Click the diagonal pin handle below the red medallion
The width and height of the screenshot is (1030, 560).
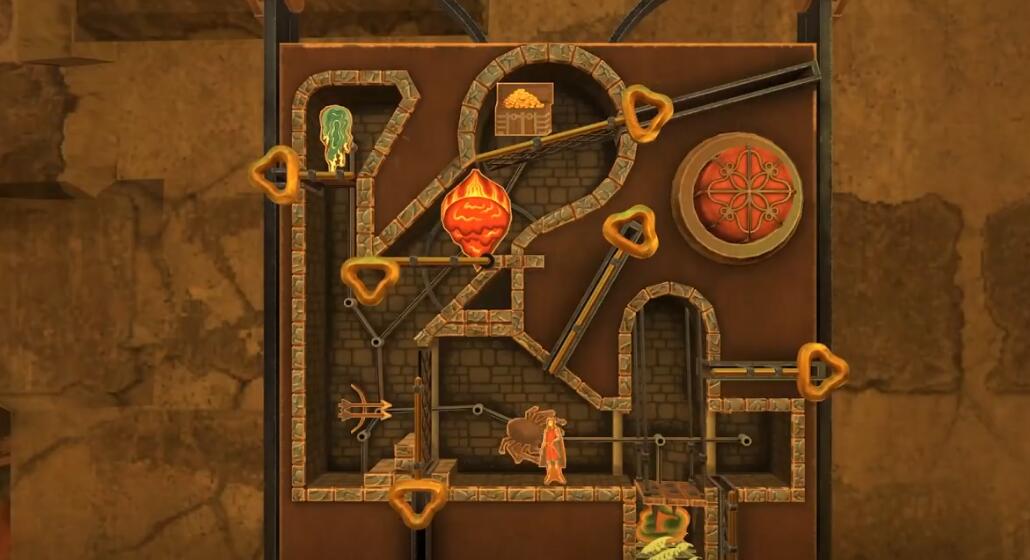tap(630, 231)
